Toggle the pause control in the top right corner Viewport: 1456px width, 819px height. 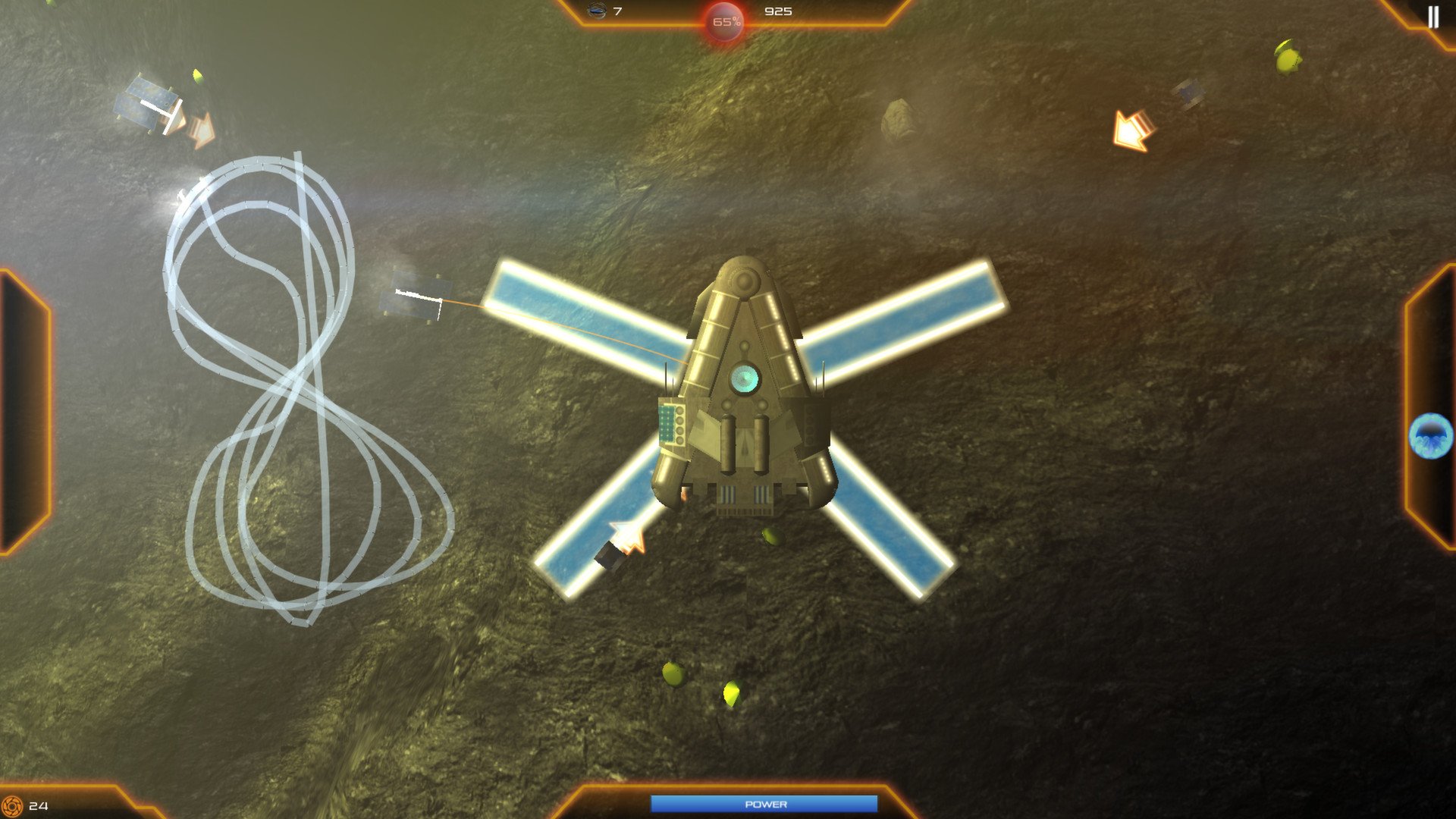pyautogui.click(x=1432, y=16)
